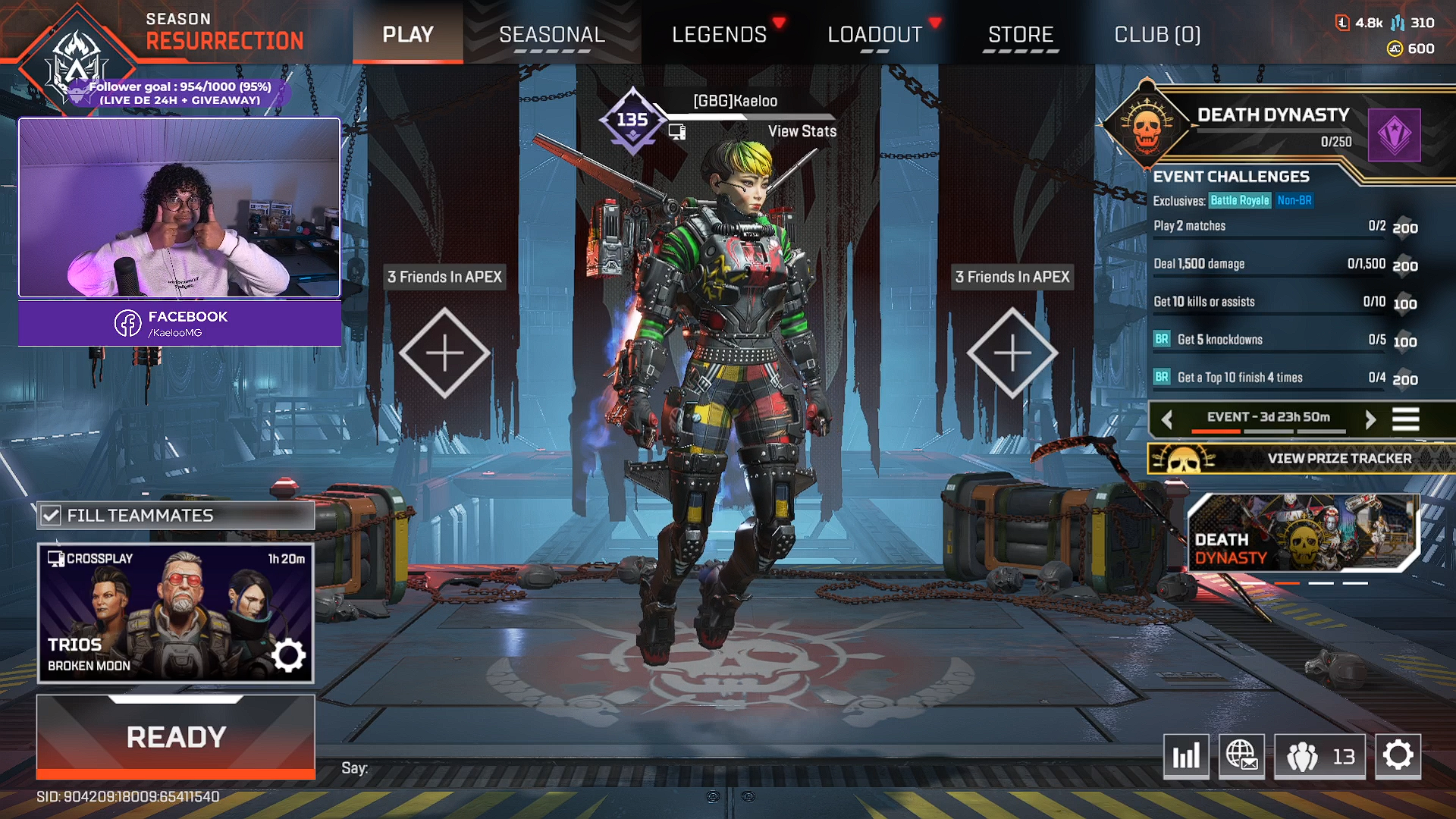Switch to the Seasonal tab
1456x819 pixels.
[x=551, y=35]
